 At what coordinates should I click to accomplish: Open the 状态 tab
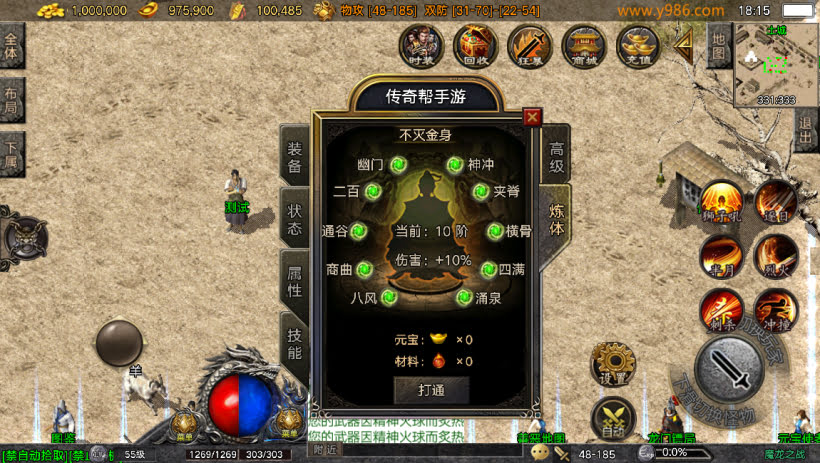(295, 218)
